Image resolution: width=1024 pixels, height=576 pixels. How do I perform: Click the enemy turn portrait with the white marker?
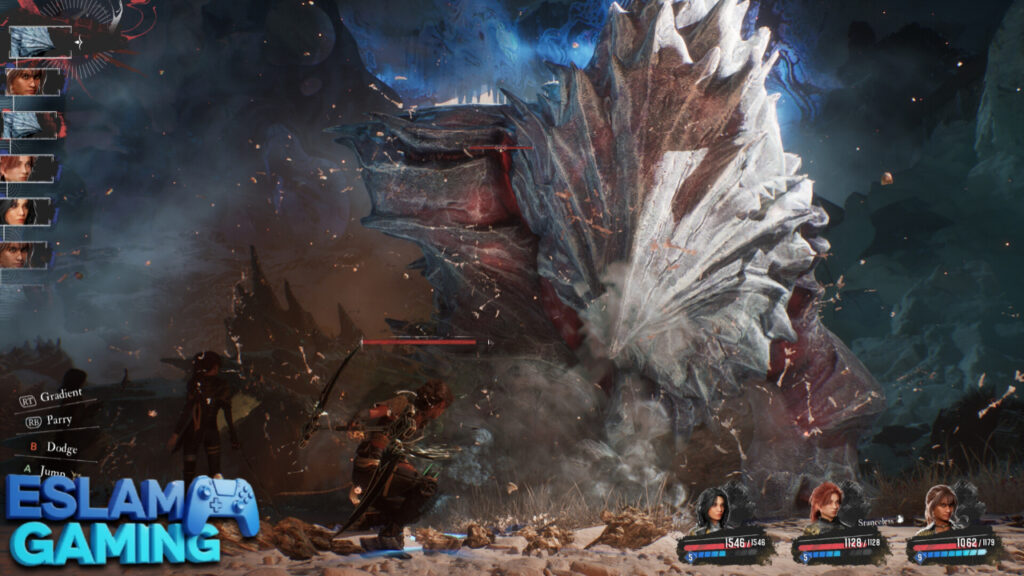click(40, 42)
